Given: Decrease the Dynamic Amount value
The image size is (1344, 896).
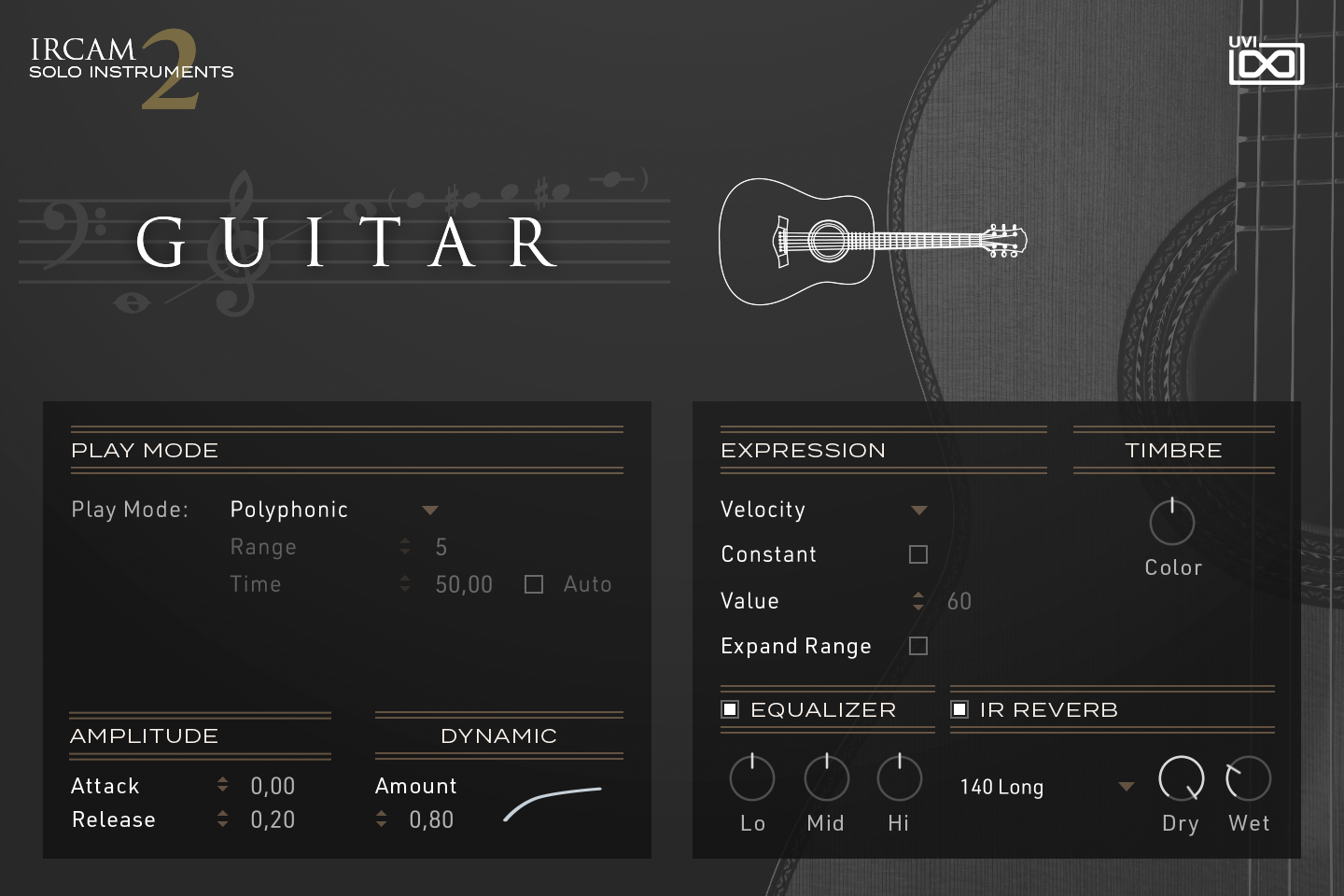Looking at the screenshot, I should pyautogui.click(x=381, y=825).
